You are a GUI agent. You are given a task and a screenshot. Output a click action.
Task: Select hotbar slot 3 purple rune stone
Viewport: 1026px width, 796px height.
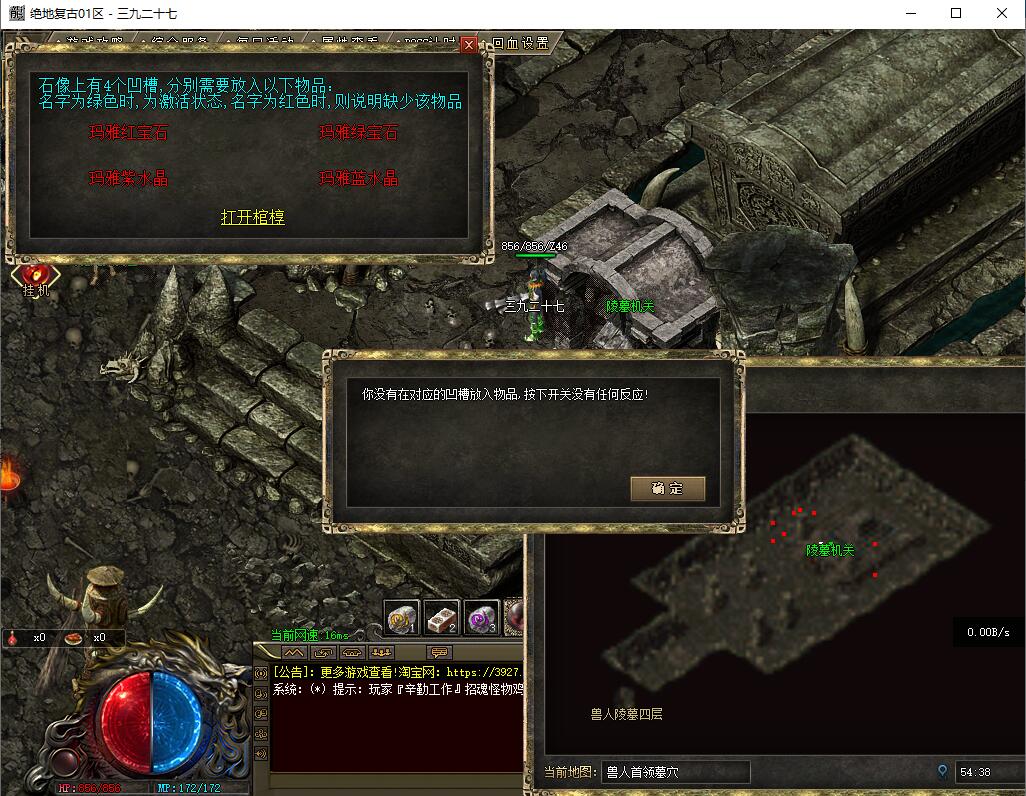click(x=481, y=619)
